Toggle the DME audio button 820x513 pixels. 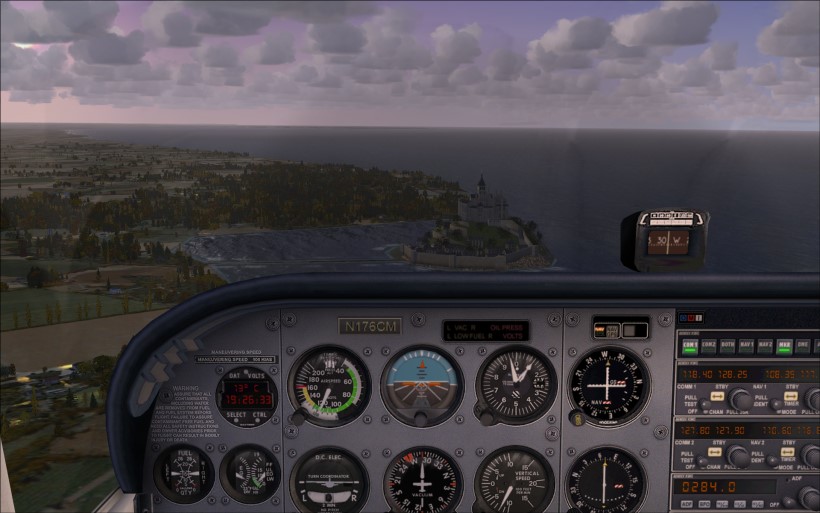coord(804,346)
